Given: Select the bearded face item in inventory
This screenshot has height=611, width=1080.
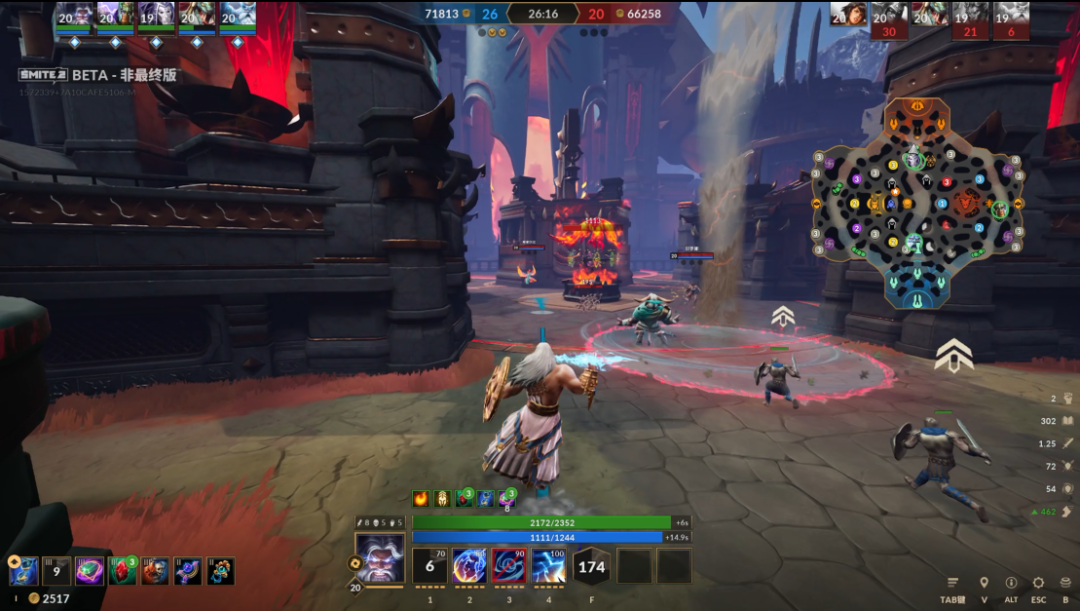Looking at the screenshot, I should [155, 571].
